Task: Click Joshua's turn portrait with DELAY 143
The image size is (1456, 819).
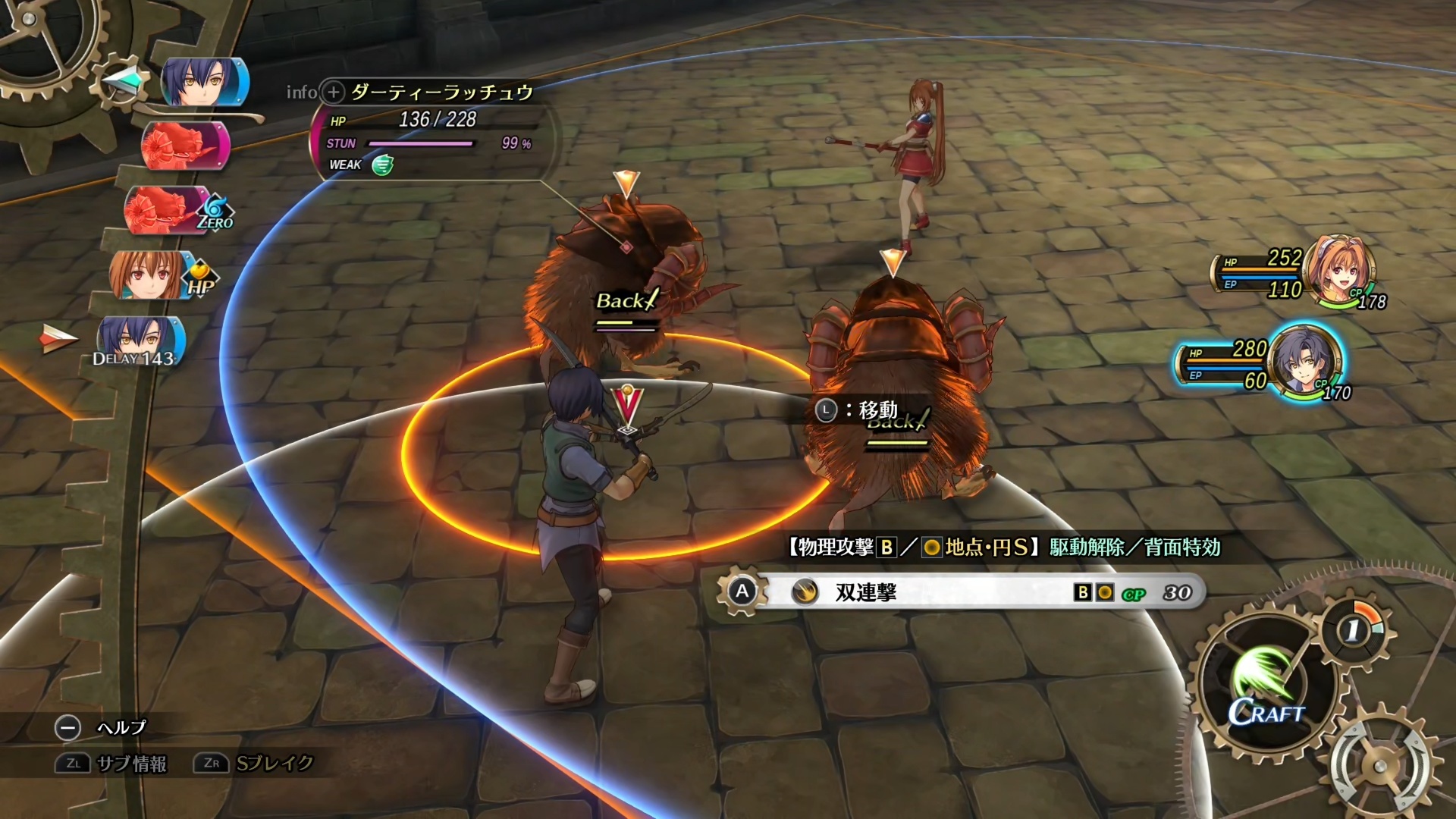Action: tap(140, 341)
